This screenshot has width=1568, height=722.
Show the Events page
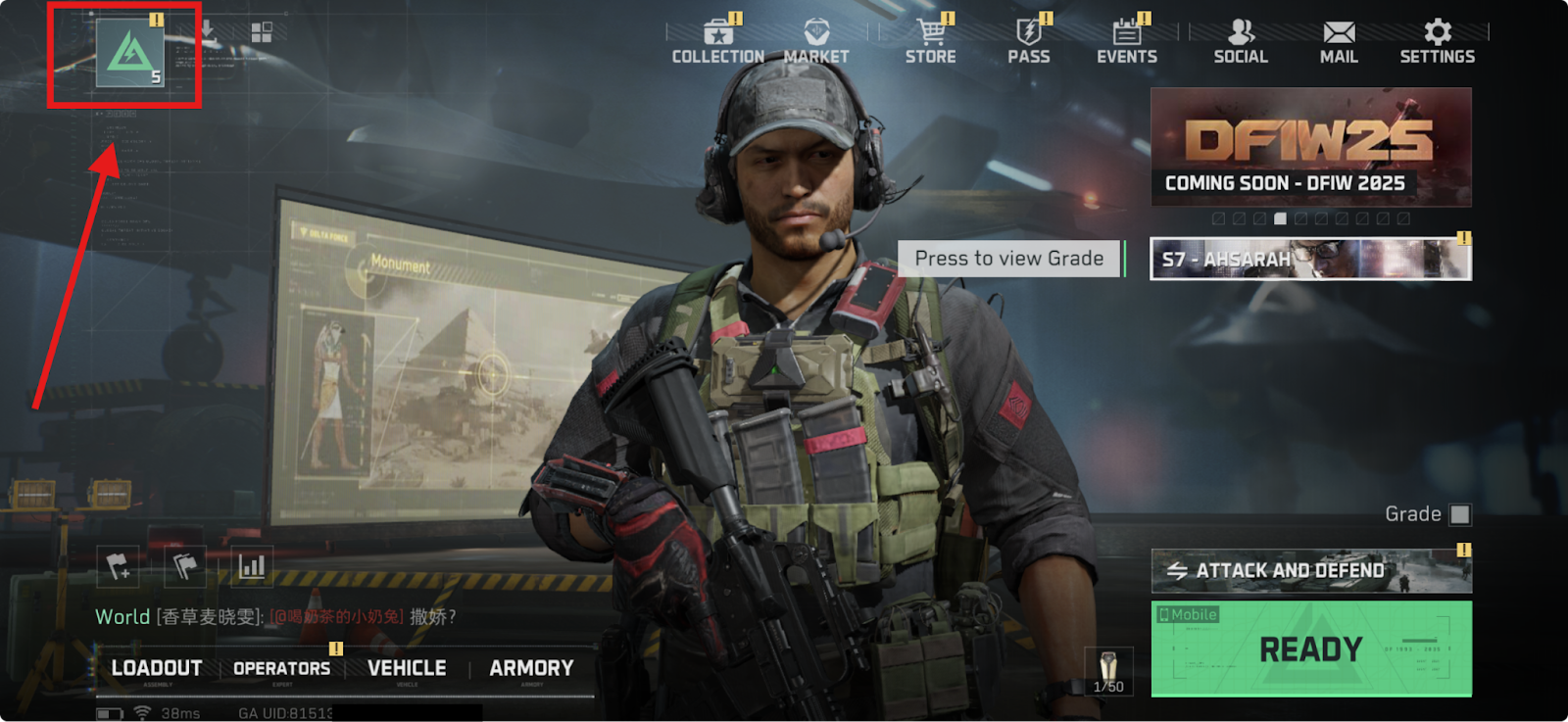pyautogui.click(x=1126, y=42)
